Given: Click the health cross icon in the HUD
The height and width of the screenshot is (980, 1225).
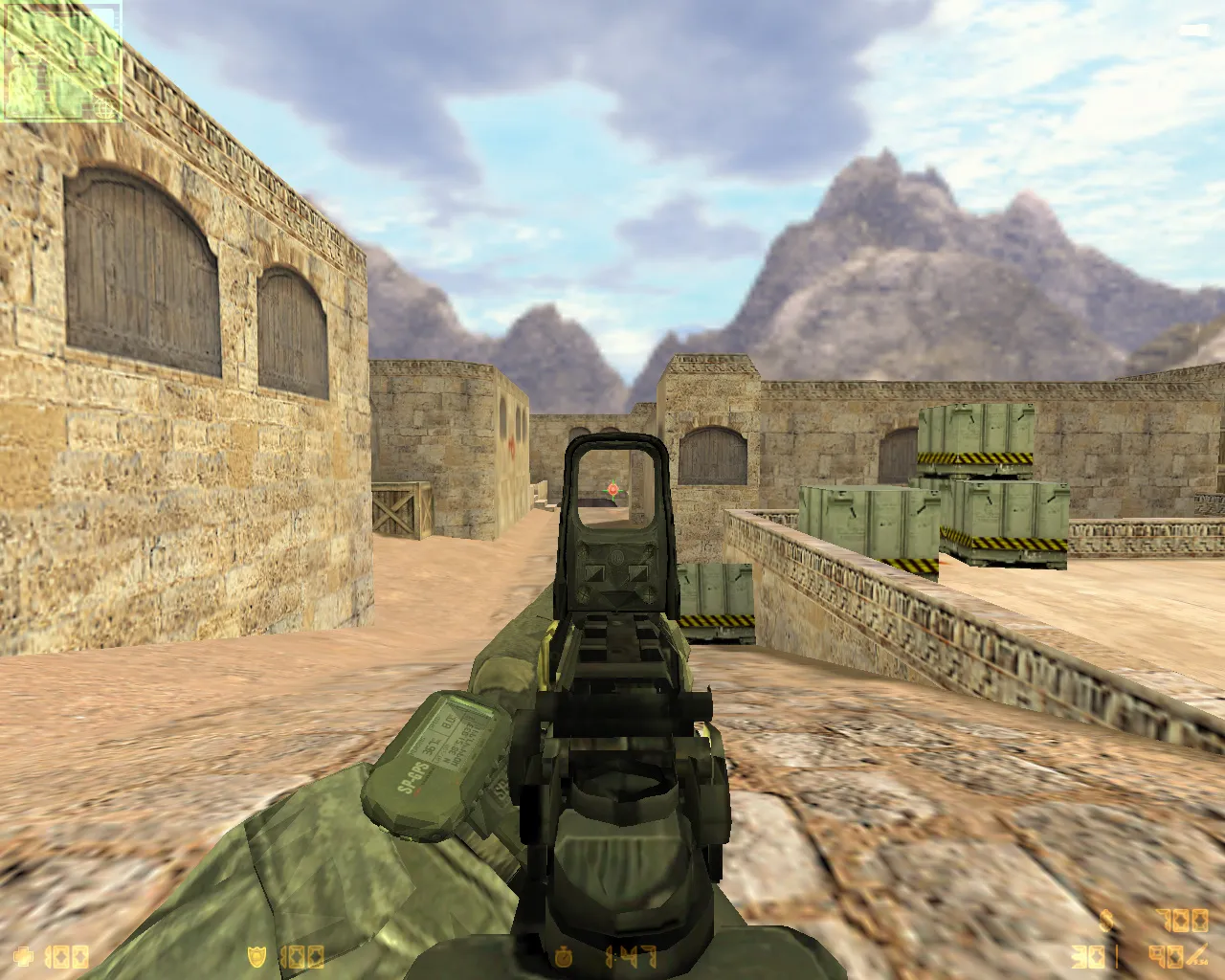Looking at the screenshot, I should coord(25,955).
